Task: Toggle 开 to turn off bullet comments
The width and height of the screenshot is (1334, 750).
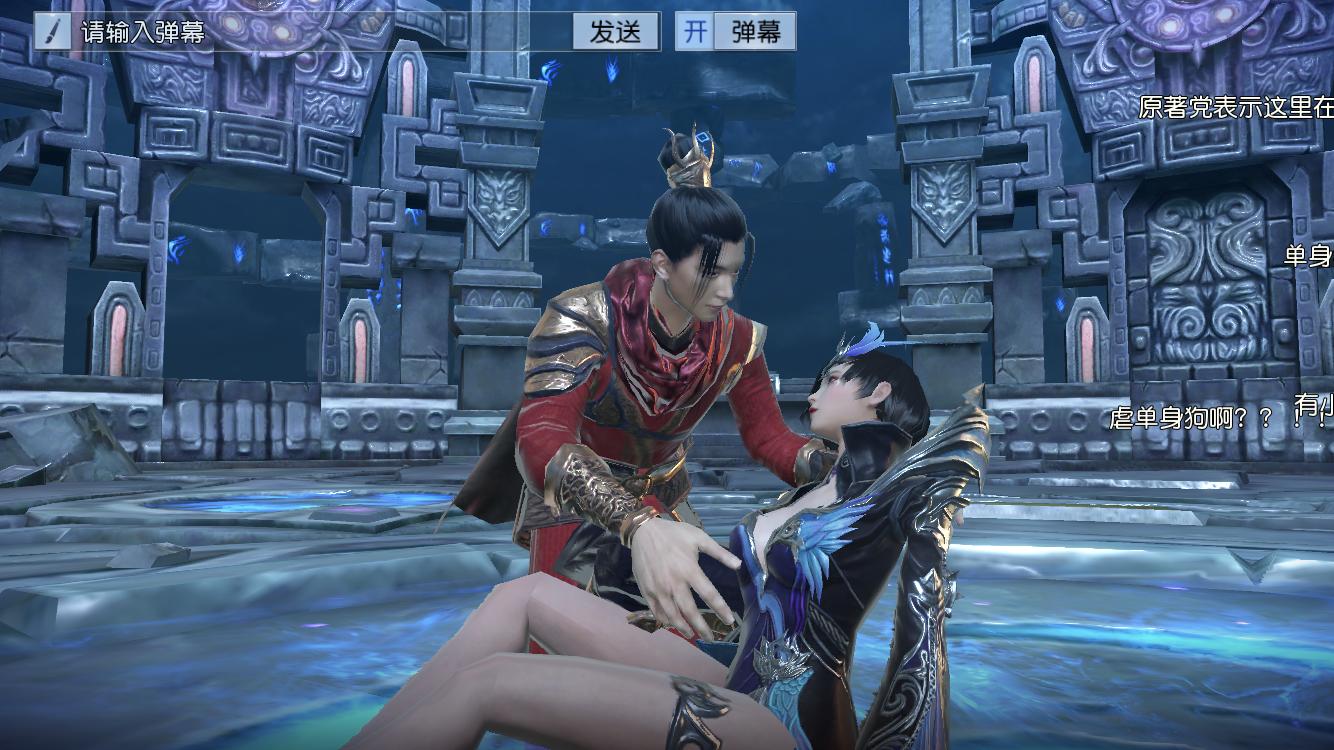Action: click(x=694, y=31)
